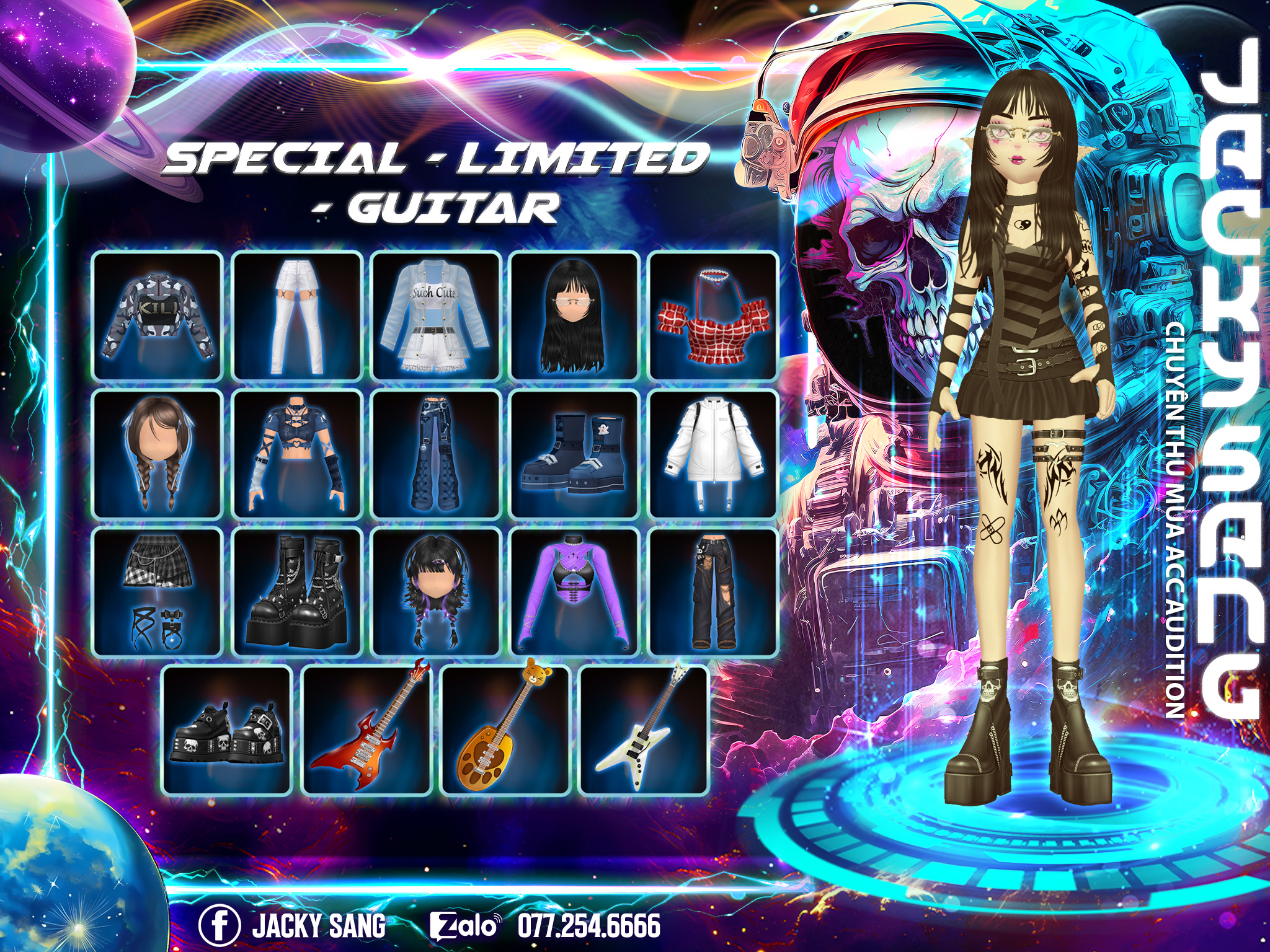Viewport: 1270px width, 952px height.
Task: Choose the black hair with purple streaks
Action: pyautogui.click(x=436, y=592)
